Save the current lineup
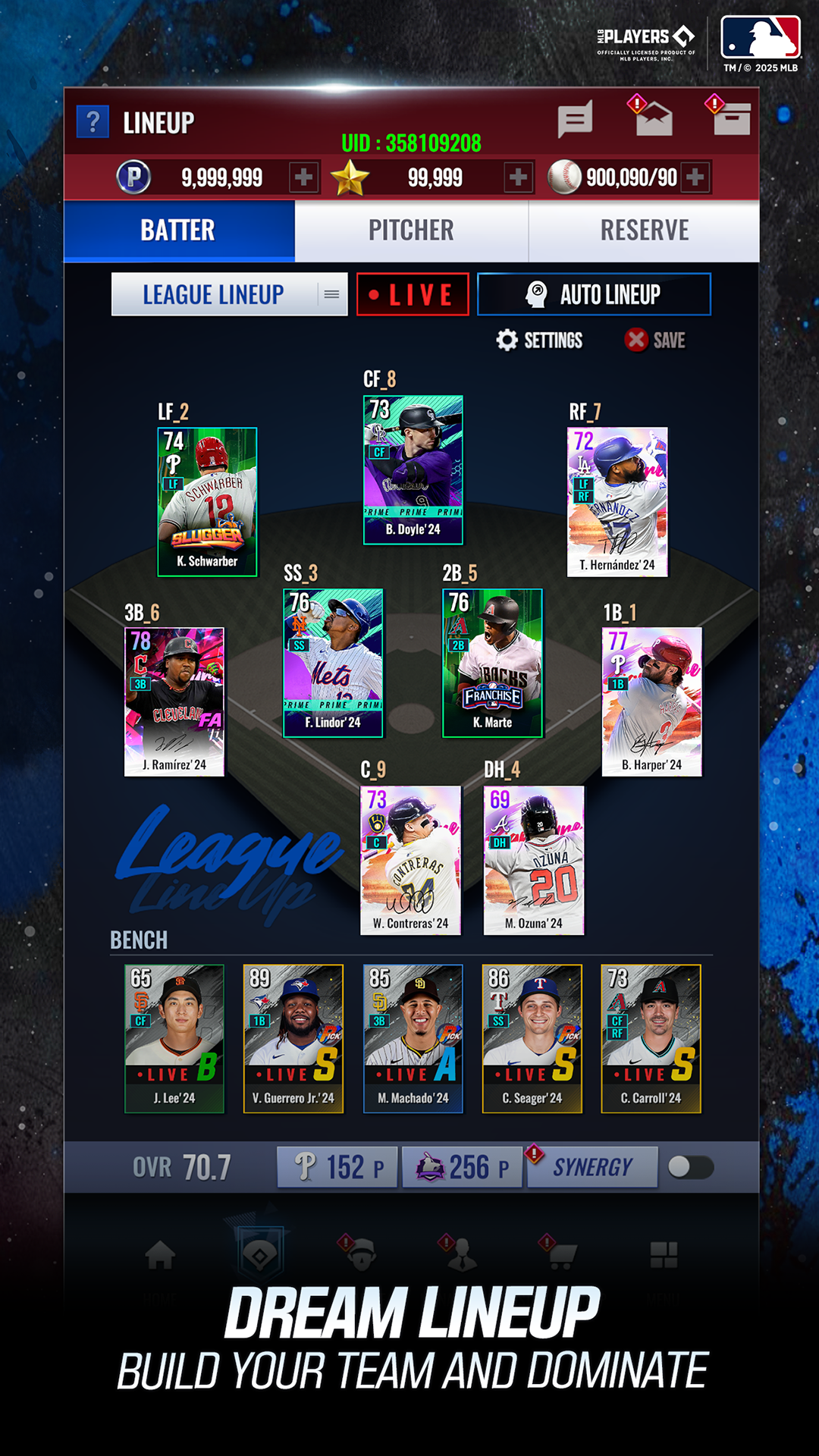This screenshot has height=1456, width=819. [655, 340]
